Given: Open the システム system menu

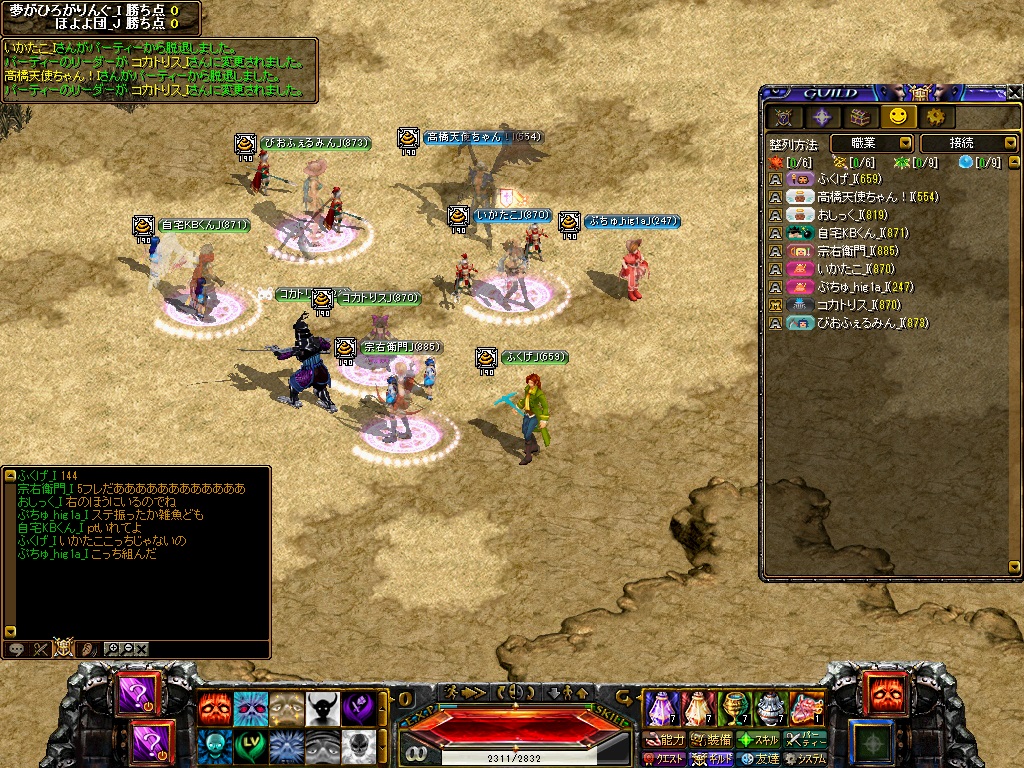Looking at the screenshot, I should coord(807,759).
